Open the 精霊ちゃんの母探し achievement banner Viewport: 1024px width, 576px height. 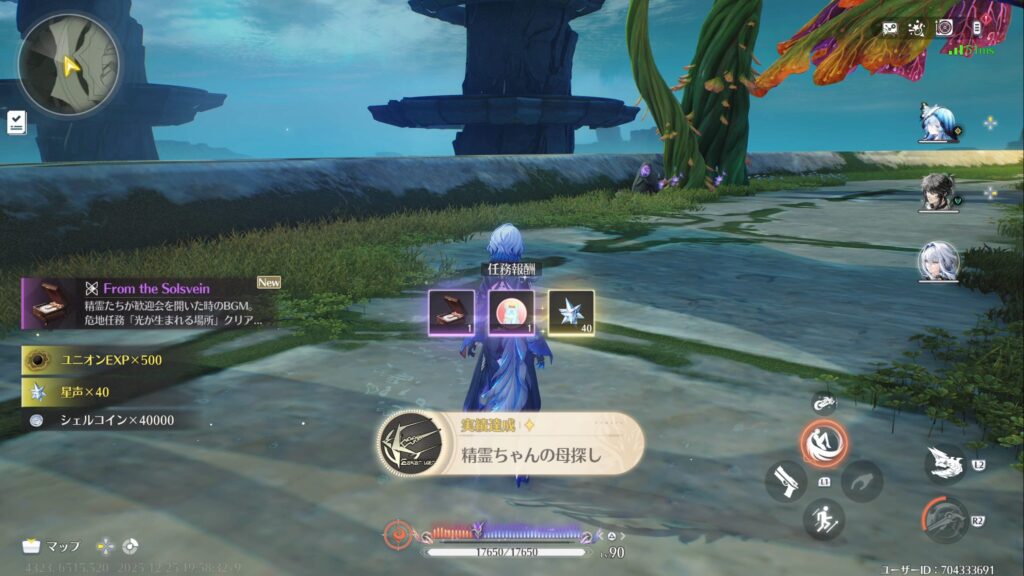pos(511,443)
